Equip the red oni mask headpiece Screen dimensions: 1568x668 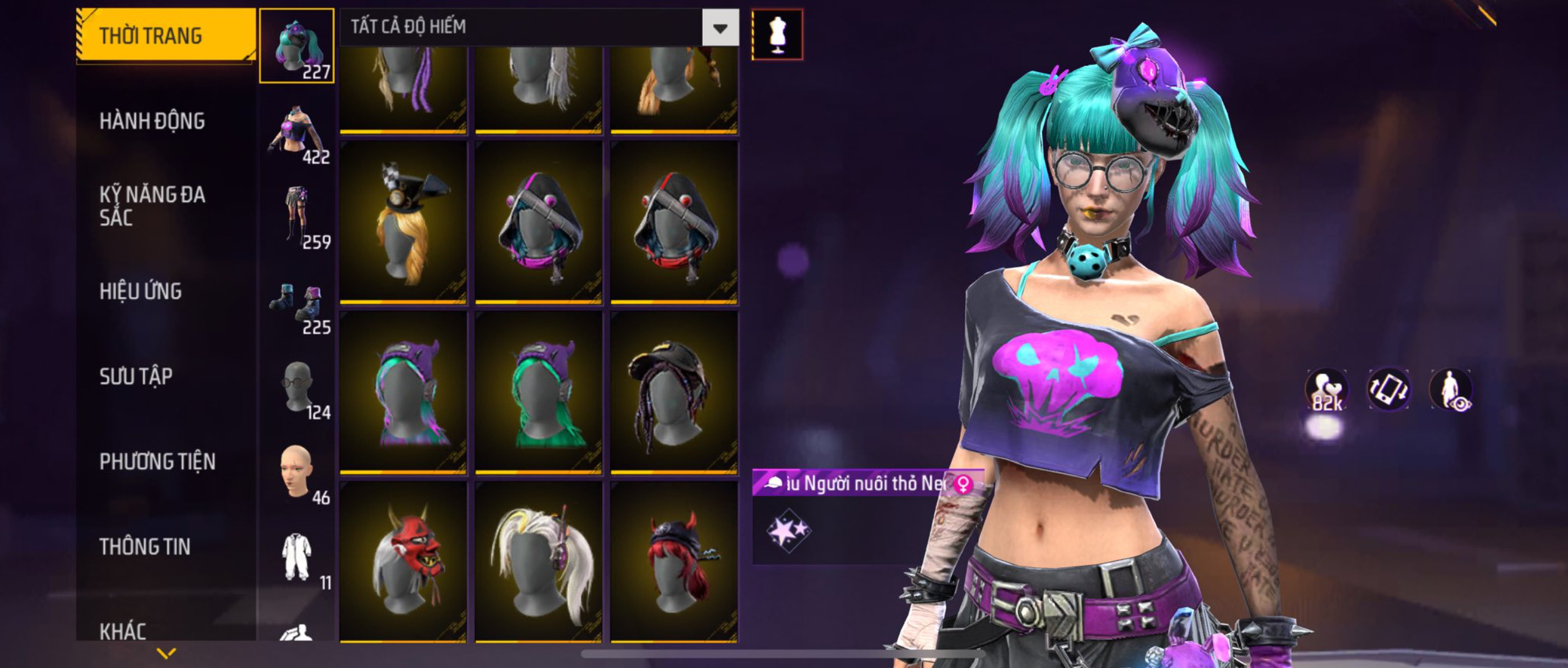403,561
